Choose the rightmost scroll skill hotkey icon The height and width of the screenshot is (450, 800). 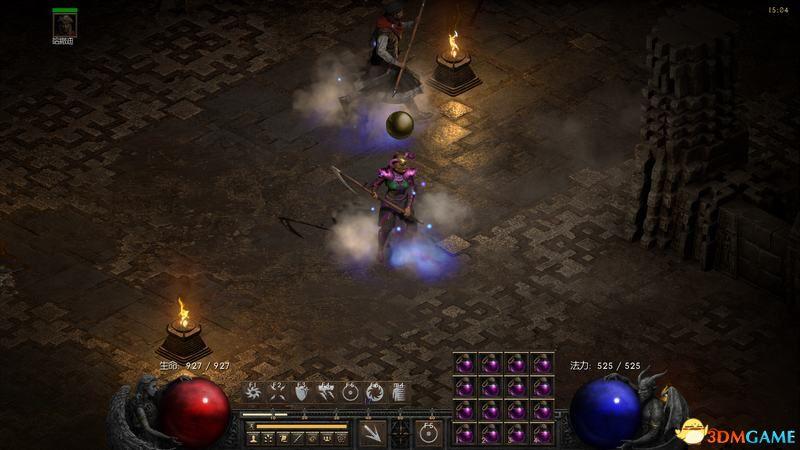tap(400, 392)
